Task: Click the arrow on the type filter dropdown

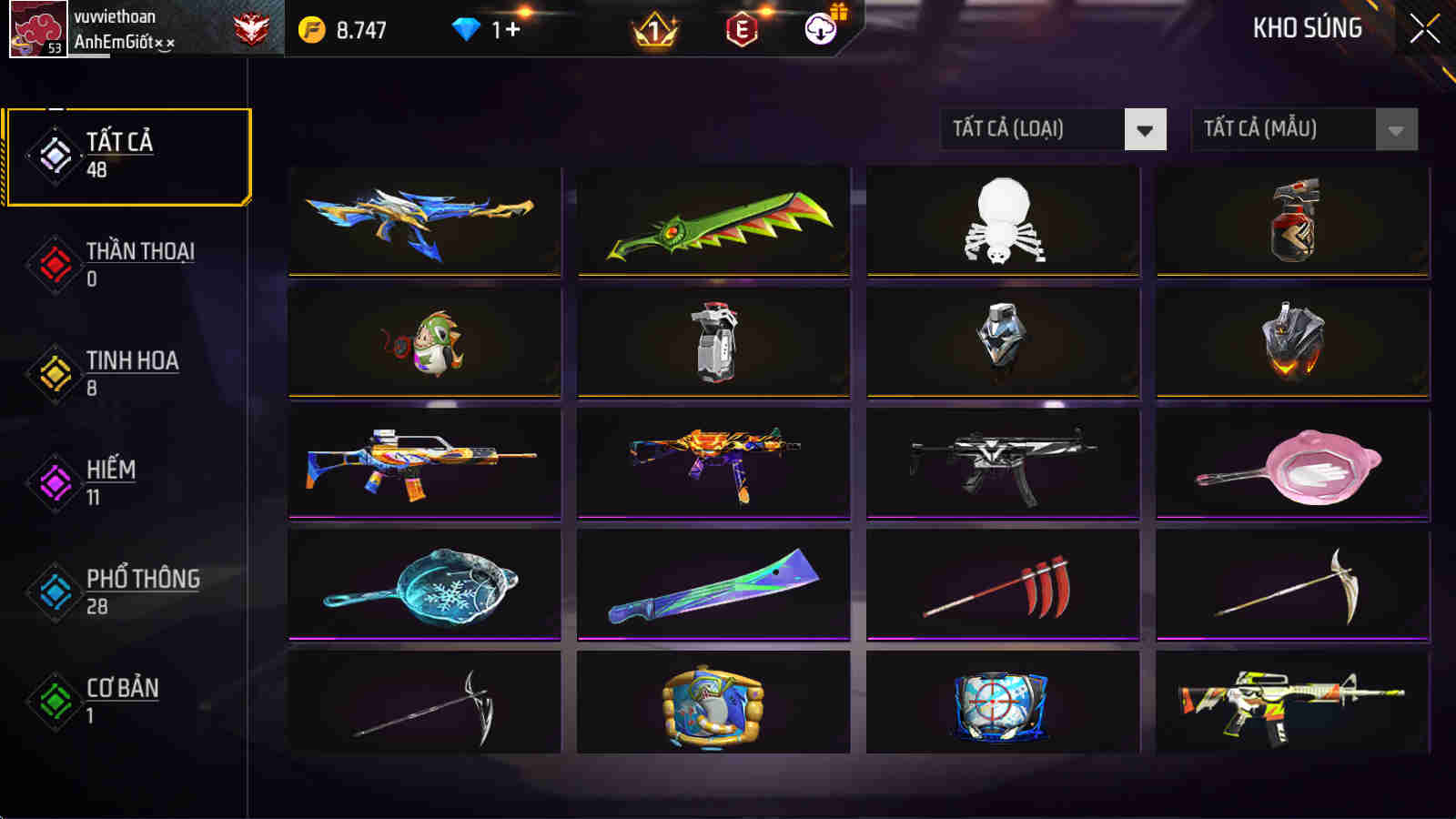Action: point(1147,129)
